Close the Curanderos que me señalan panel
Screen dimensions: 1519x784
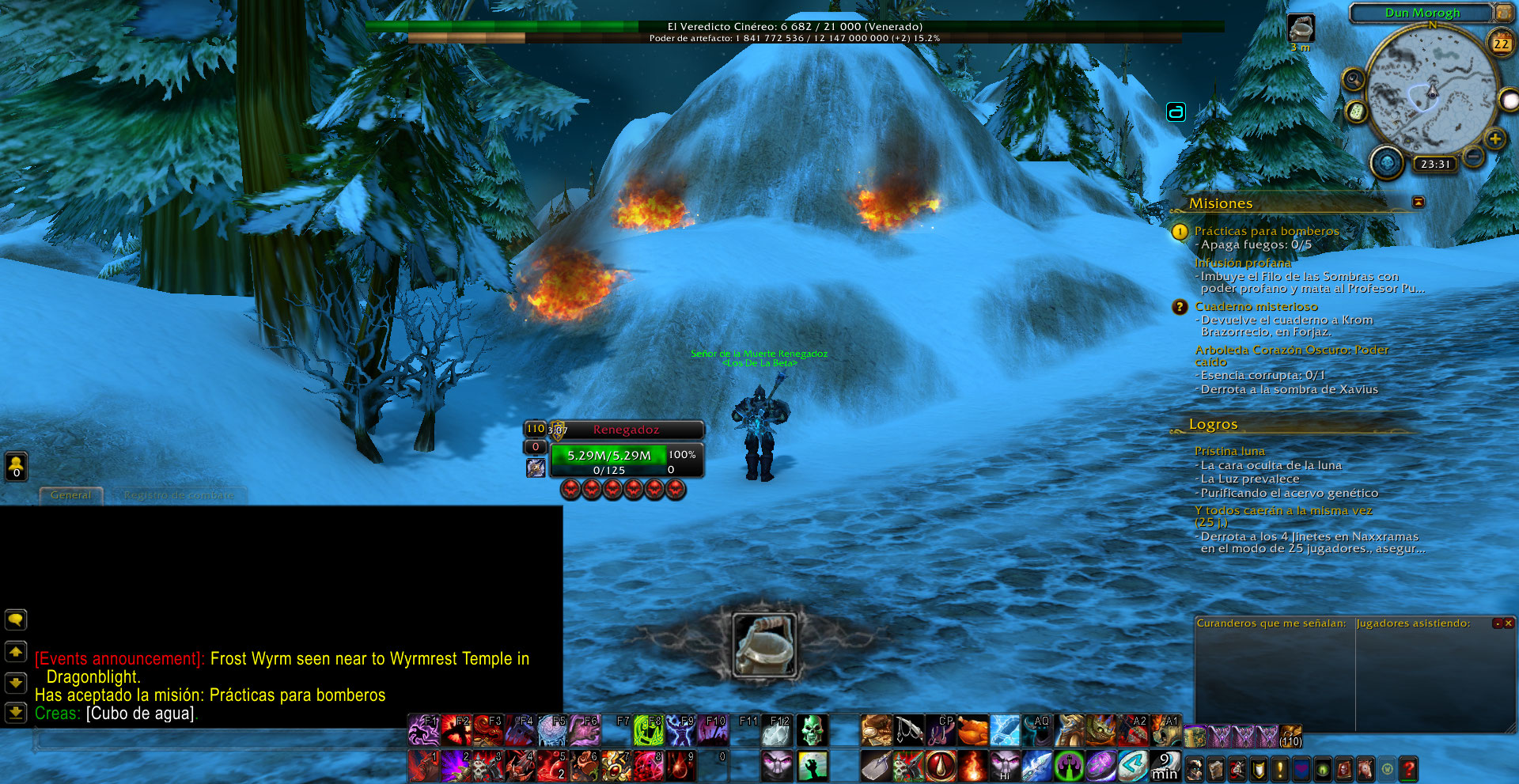point(1509,623)
